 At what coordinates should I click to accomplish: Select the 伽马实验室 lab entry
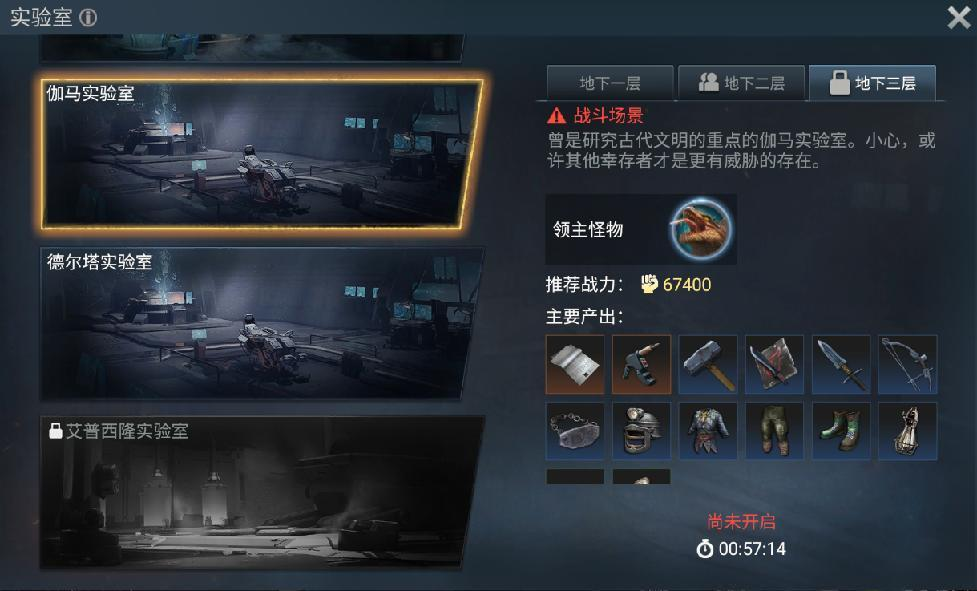pyautogui.click(x=260, y=152)
